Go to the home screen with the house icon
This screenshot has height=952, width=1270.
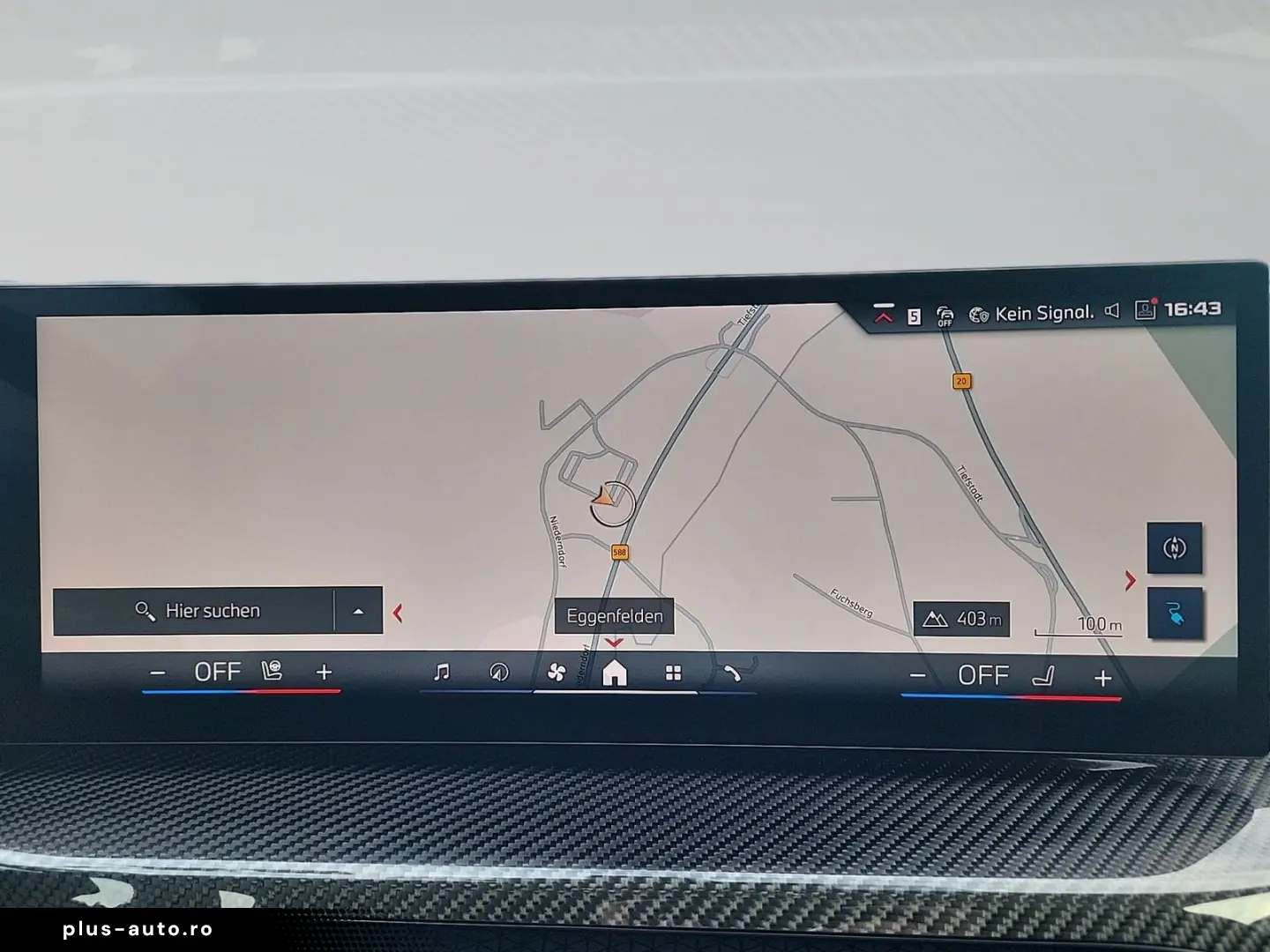pos(615,673)
